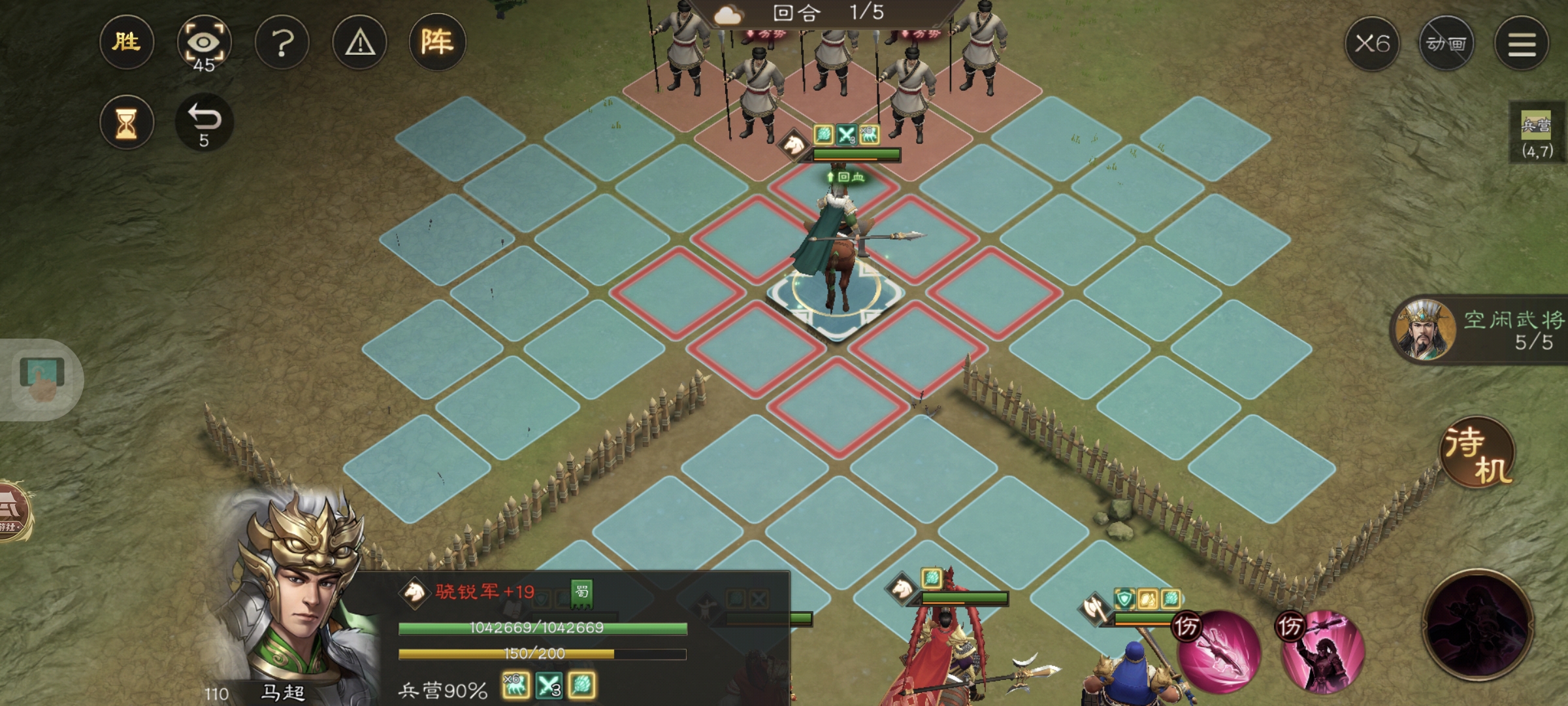
Task: Activate the pink spear thrust damage skill
Action: pos(1219,652)
